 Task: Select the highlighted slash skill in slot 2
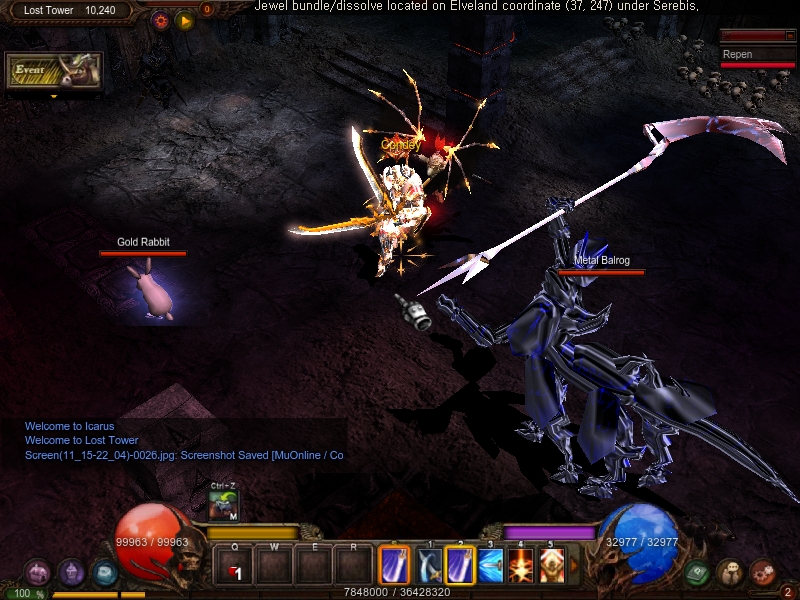coord(460,565)
